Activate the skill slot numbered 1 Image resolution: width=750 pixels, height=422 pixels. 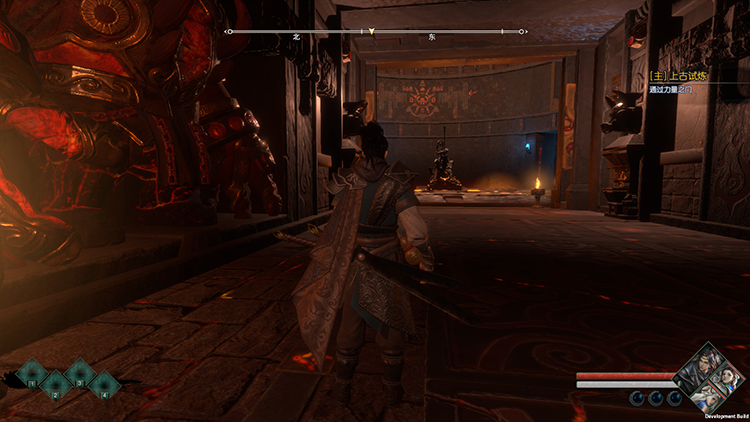[31, 373]
